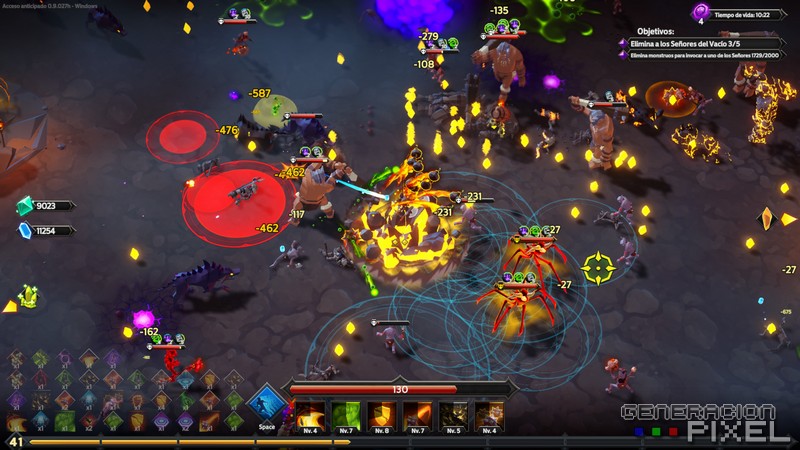Select the orange flame streak skill at Nv. 7
Image resolution: width=800 pixels, height=450 pixels.
[417, 414]
